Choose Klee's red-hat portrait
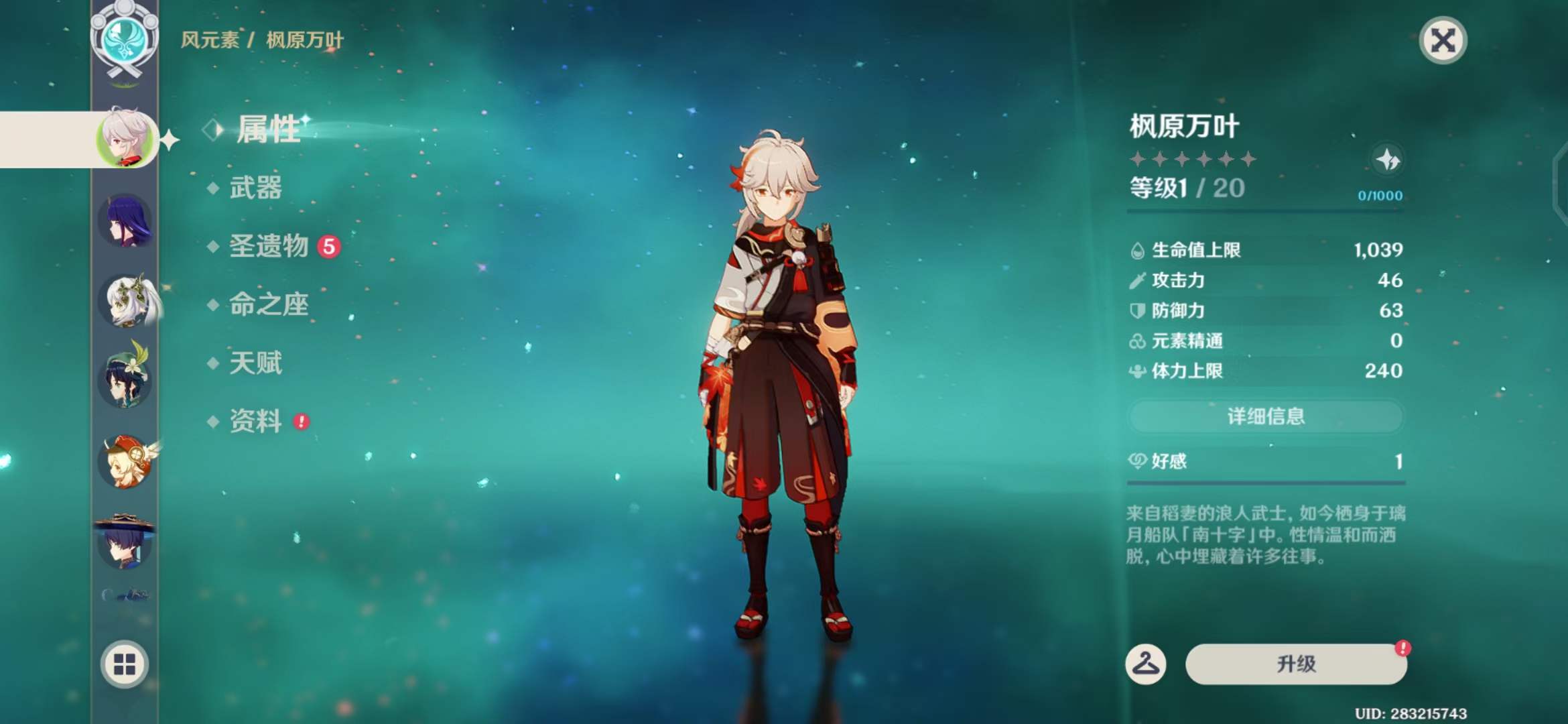Image resolution: width=1568 pixels, height=724 pixels. click(x=126, y=462)
